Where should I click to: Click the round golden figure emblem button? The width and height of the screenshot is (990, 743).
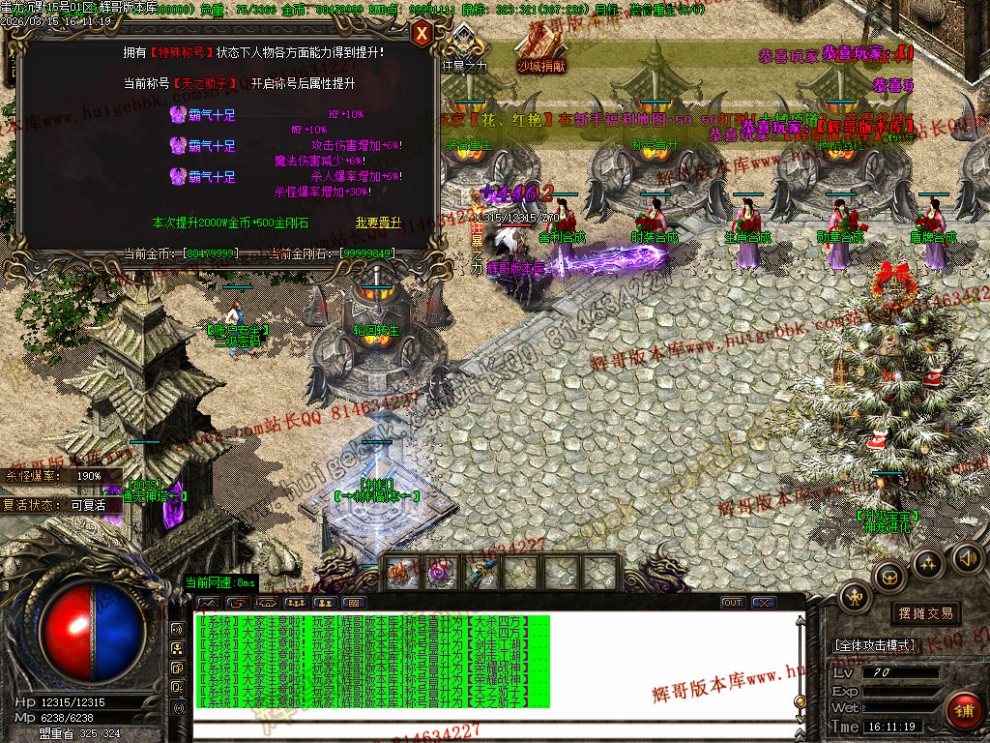854,599
